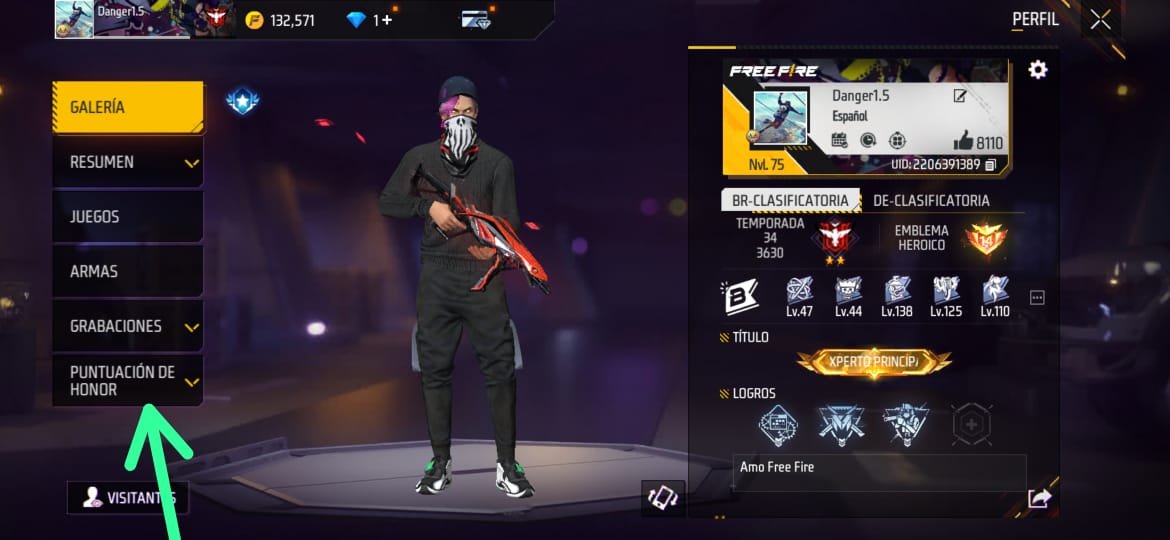Select the Armas menu entry

[127, 271]
